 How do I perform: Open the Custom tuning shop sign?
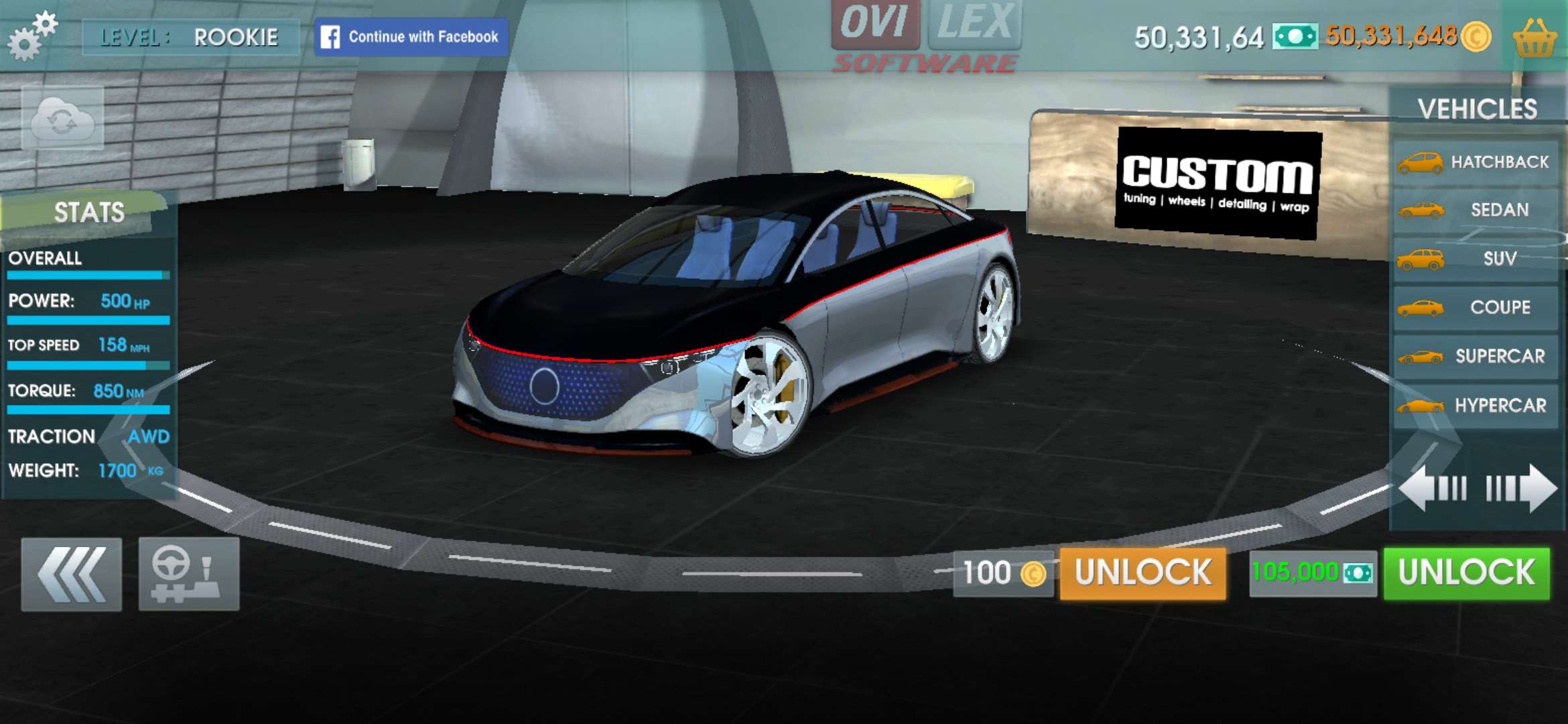pyautogui.click(x=1218, y=182)
